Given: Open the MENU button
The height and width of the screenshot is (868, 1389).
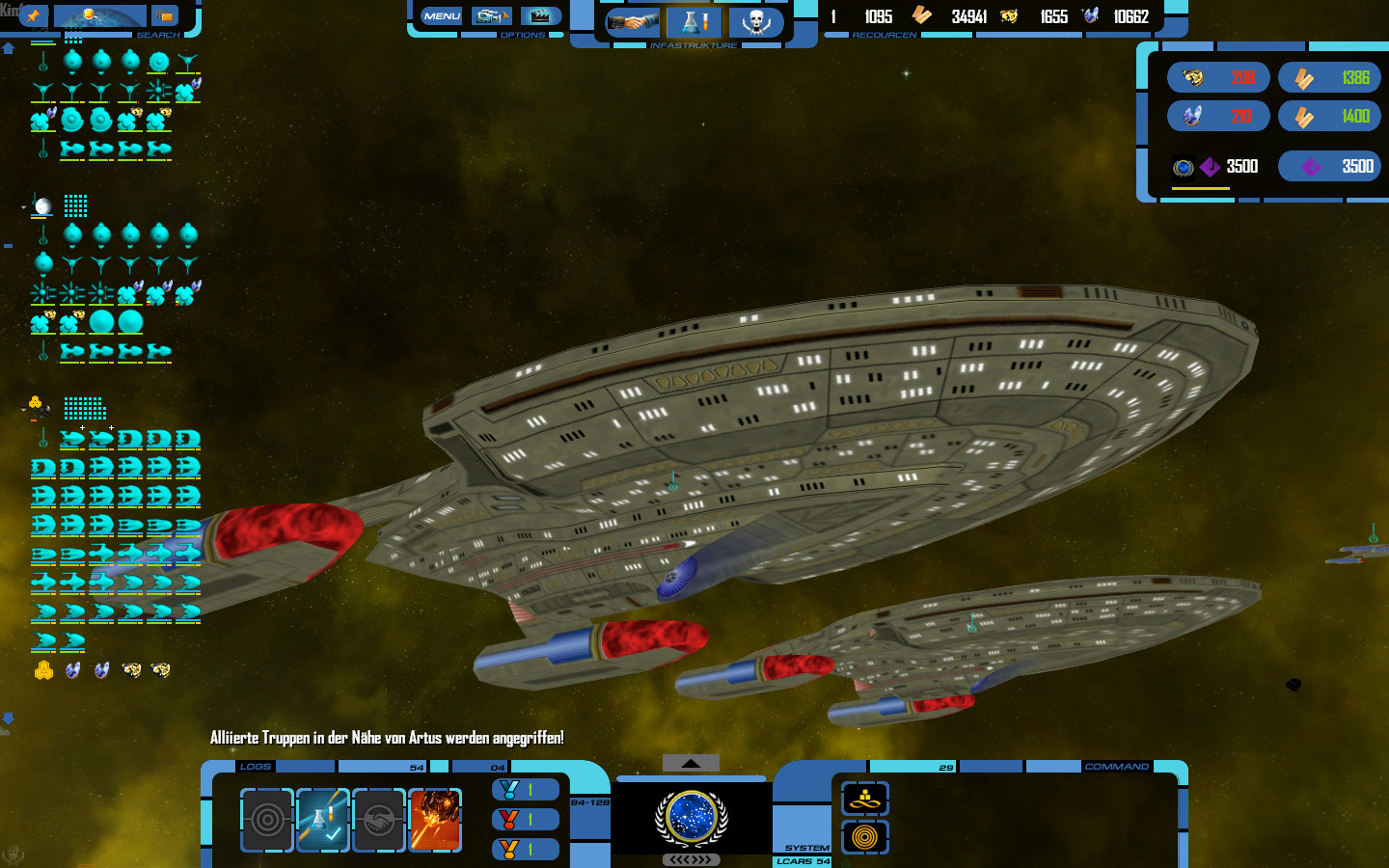Looking at the screenshot, I should [x=442, y=16].
